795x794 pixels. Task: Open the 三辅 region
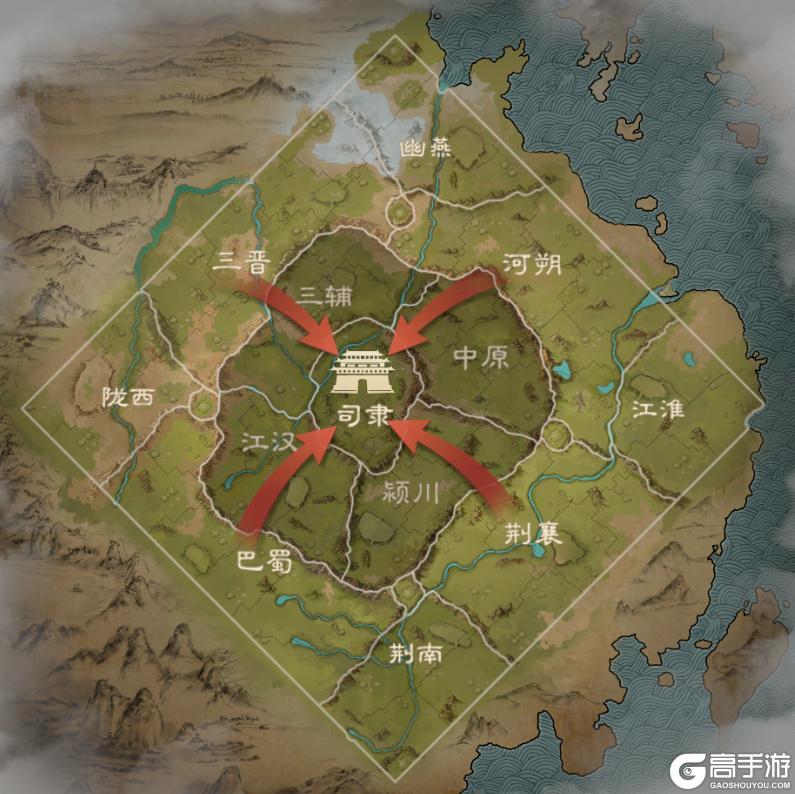[324, 293]
